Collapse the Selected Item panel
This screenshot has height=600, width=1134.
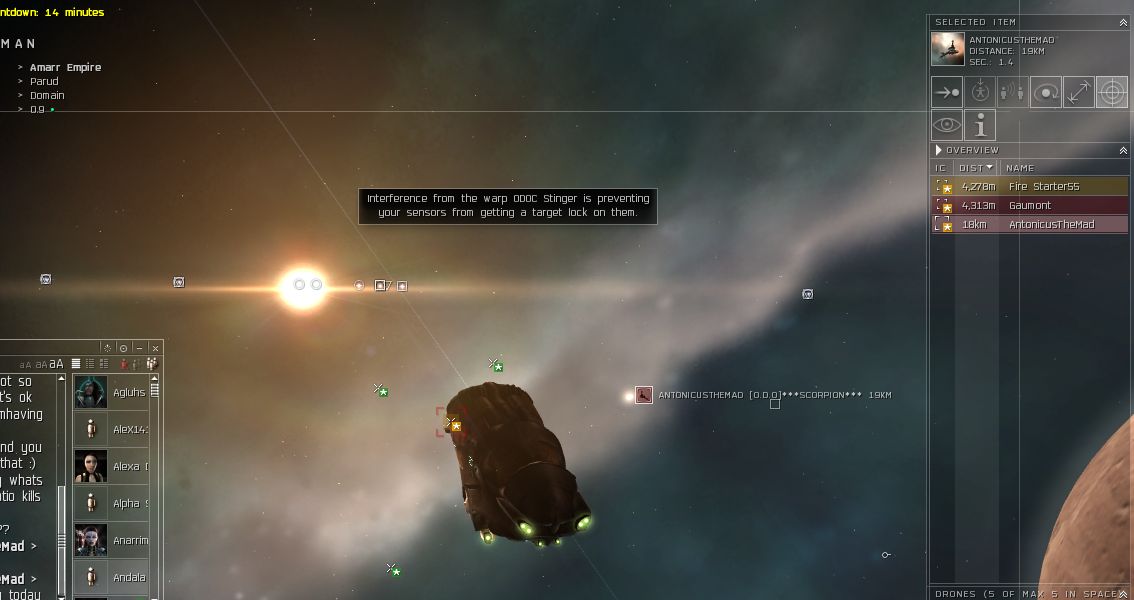1123,21
